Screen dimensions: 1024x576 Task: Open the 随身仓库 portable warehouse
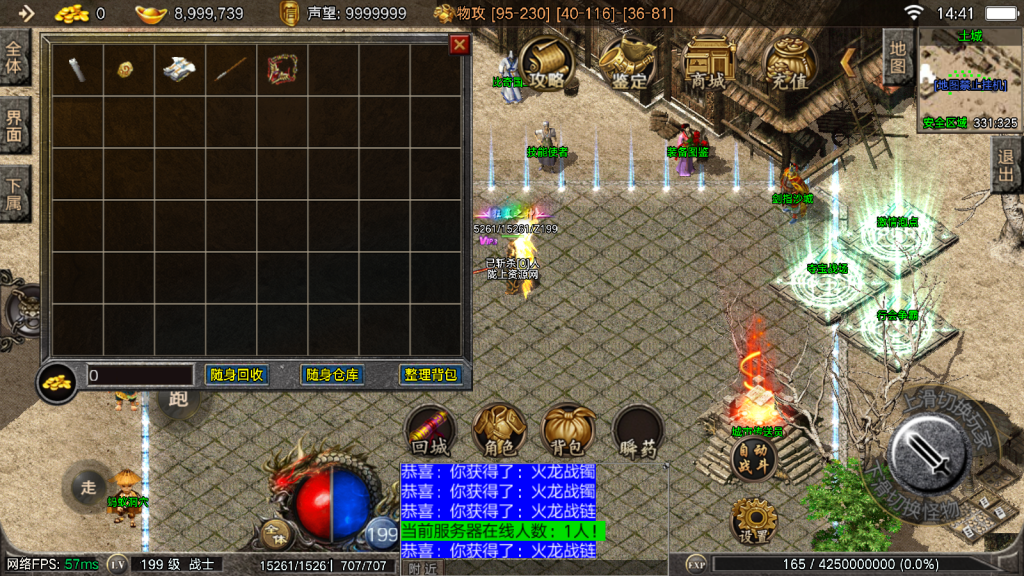point(333,375)
